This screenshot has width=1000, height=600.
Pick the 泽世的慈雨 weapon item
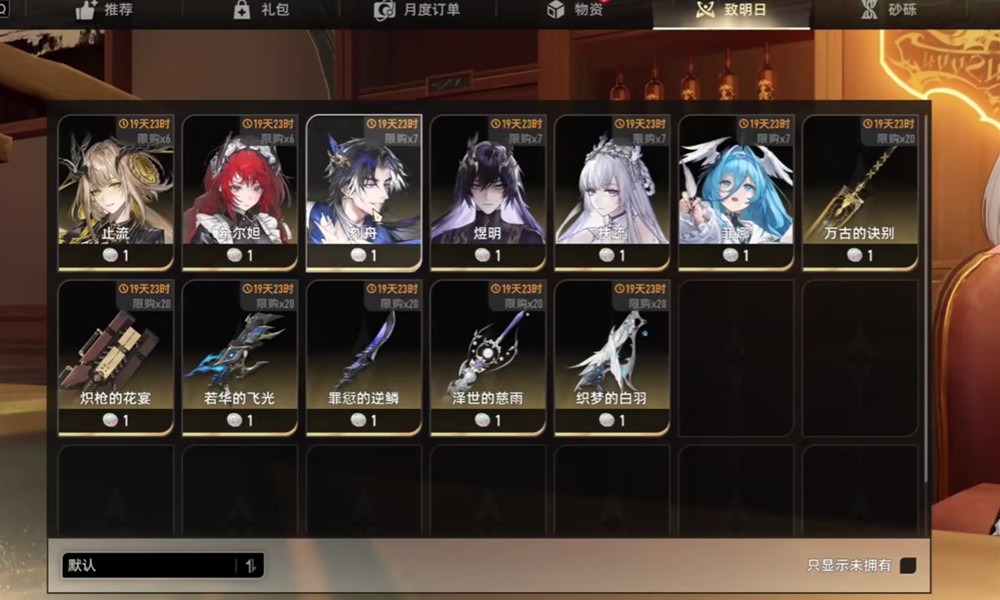[x=488, y=357]
